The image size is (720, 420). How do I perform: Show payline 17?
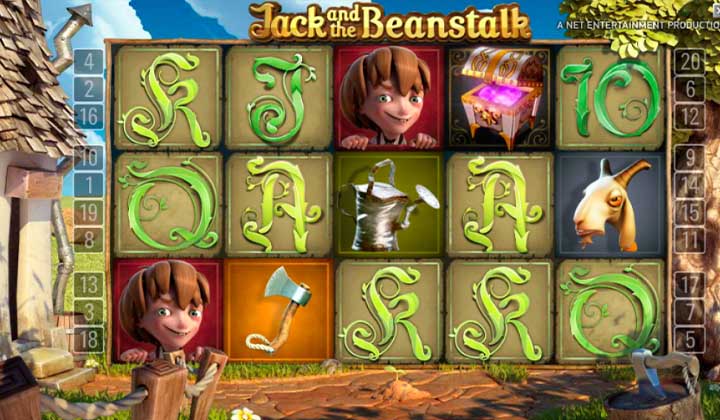(689, 284)
